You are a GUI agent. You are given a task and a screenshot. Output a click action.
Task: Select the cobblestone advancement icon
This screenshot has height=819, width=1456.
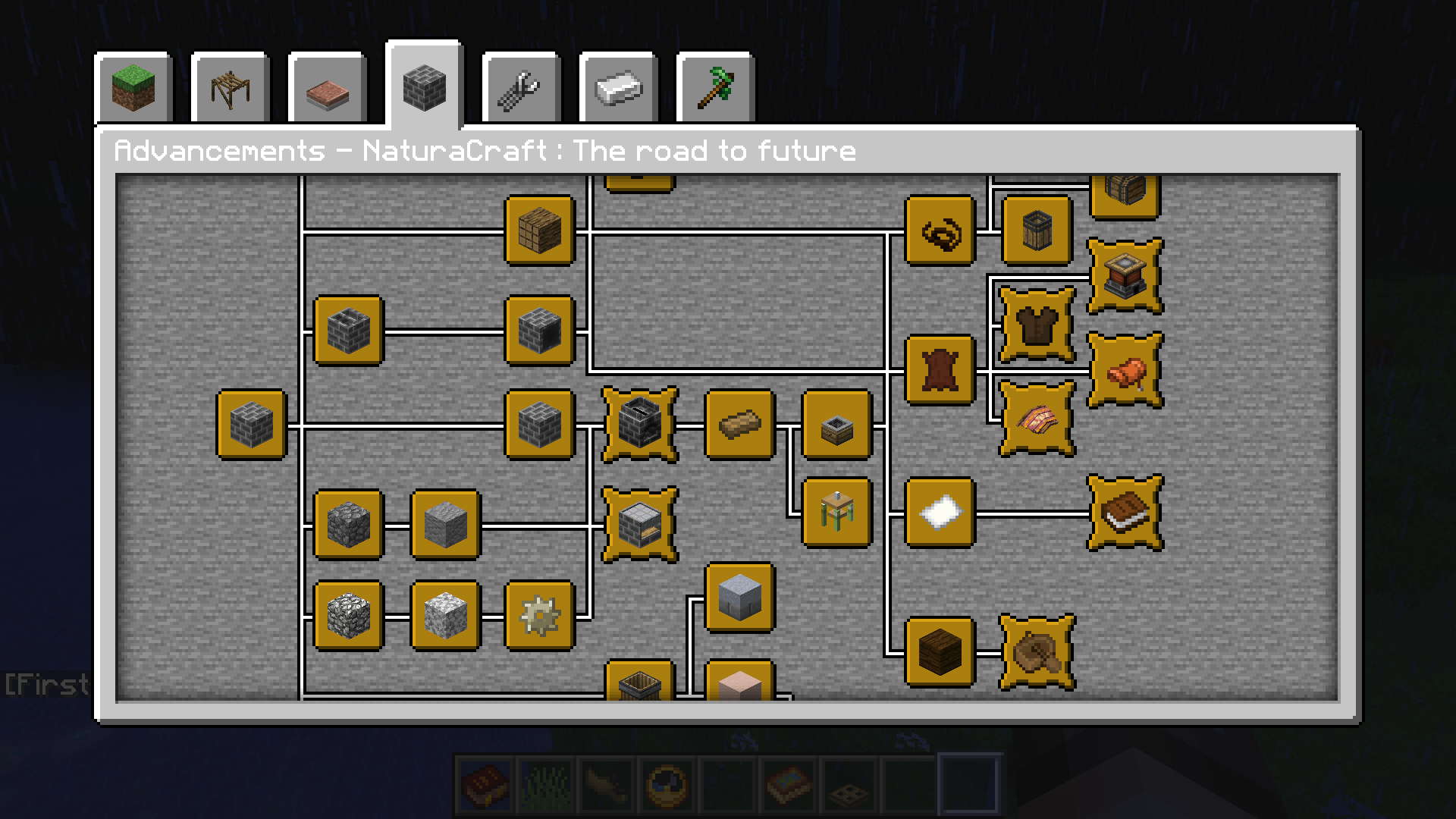click(347, 523)
